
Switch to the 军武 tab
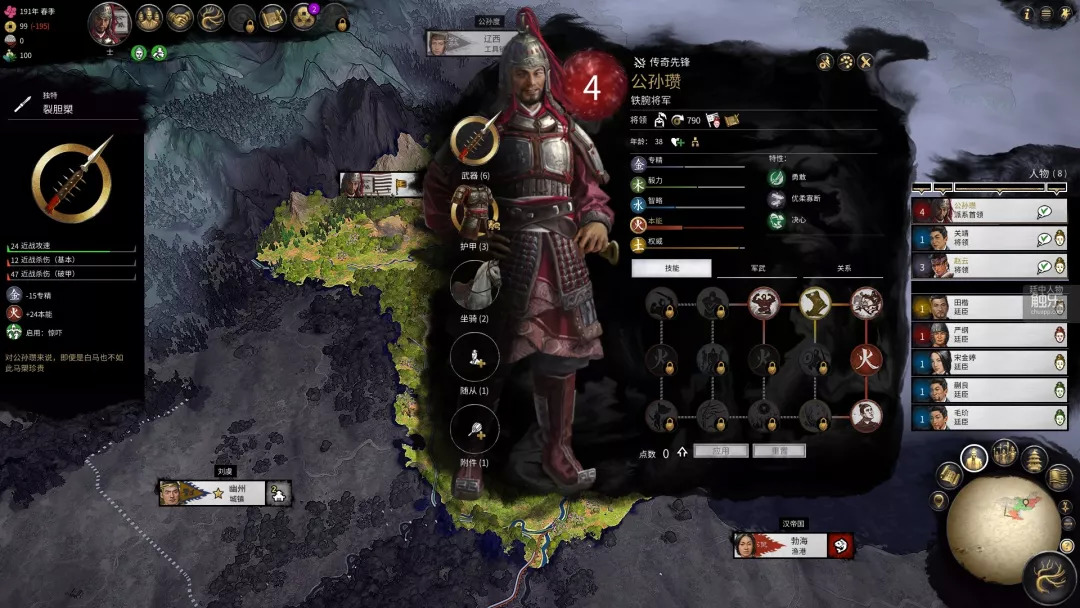click(757, 268)
